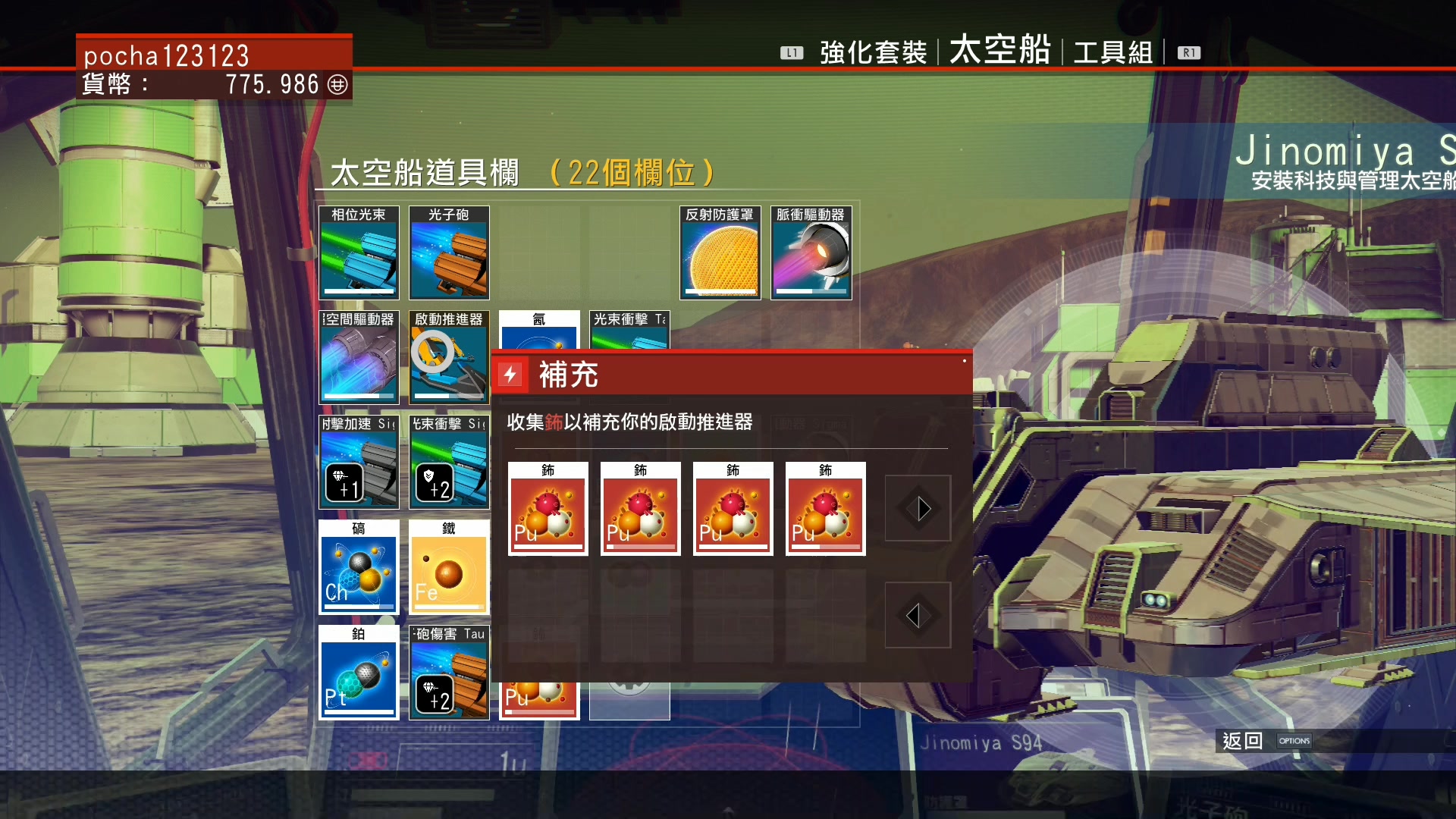Switch to the 工具組 multi-tool tab

(x=1111, y=52)
